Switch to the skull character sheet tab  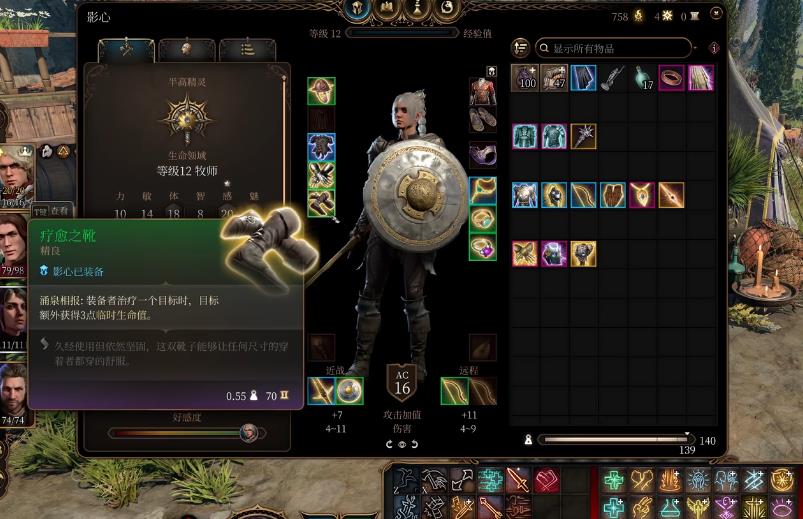pos(187,49)
